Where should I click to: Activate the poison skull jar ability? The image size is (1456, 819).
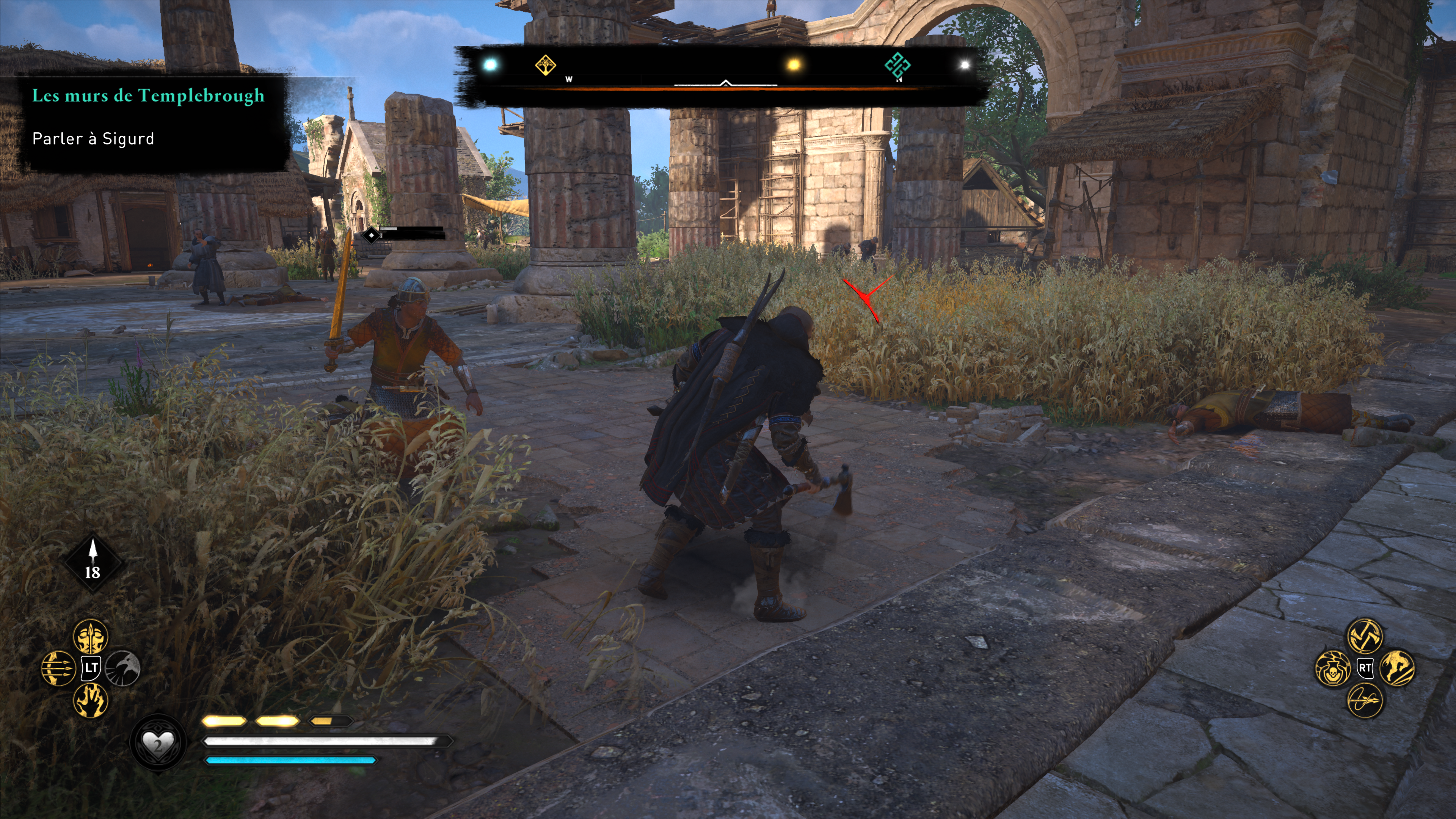coord(1333,668)
